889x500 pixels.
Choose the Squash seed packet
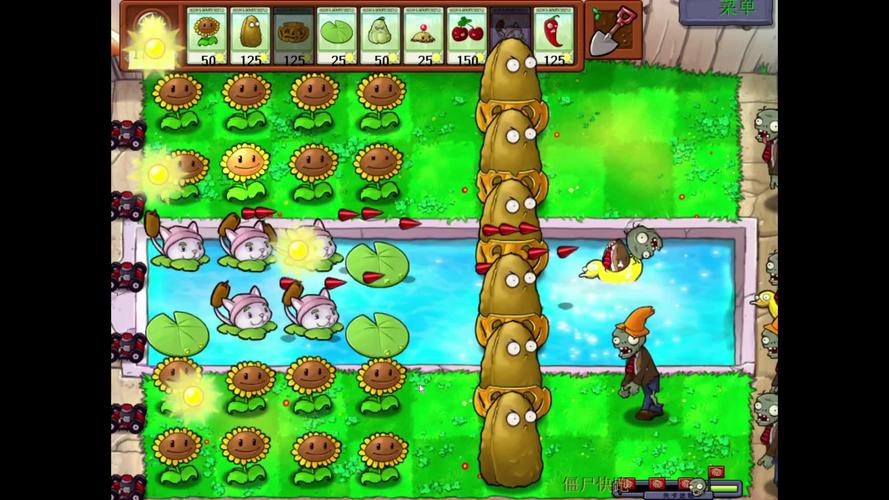coord(379,37)
